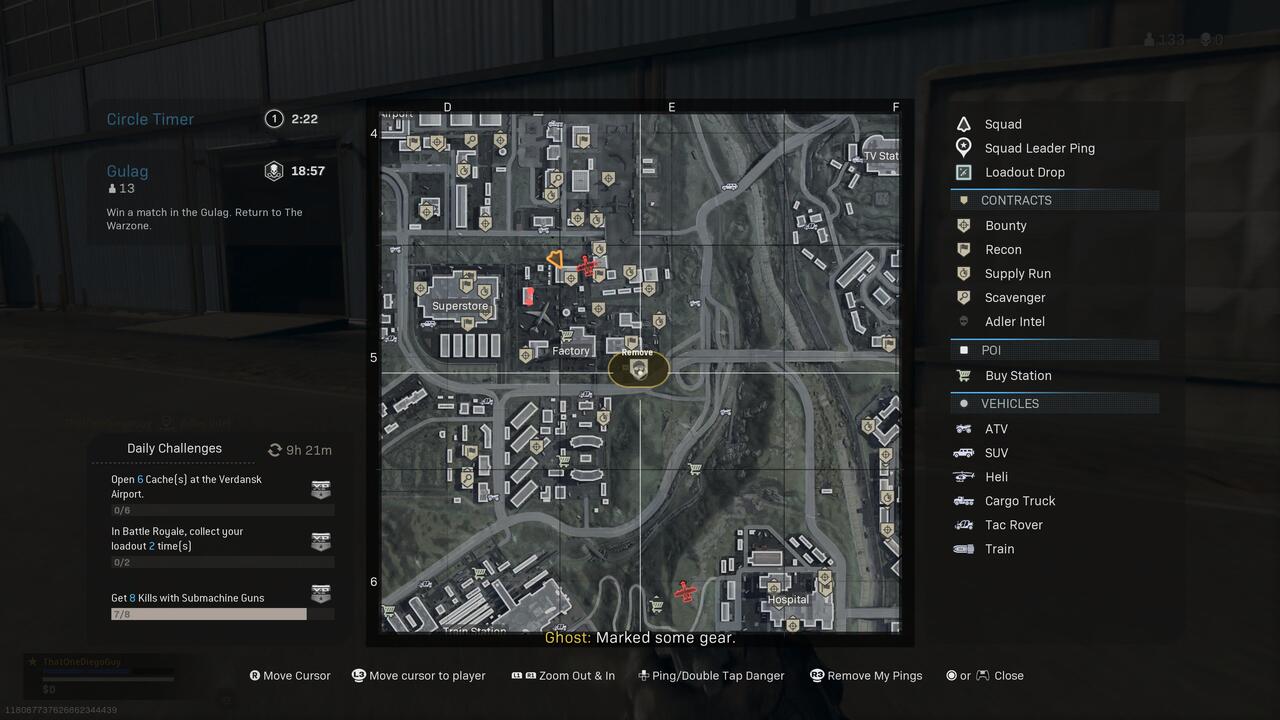The width and height of the screenshot is (1280, 720).
Task: Select the Cargo Truck icon under Vehicles
Action: tap(963, 500)
